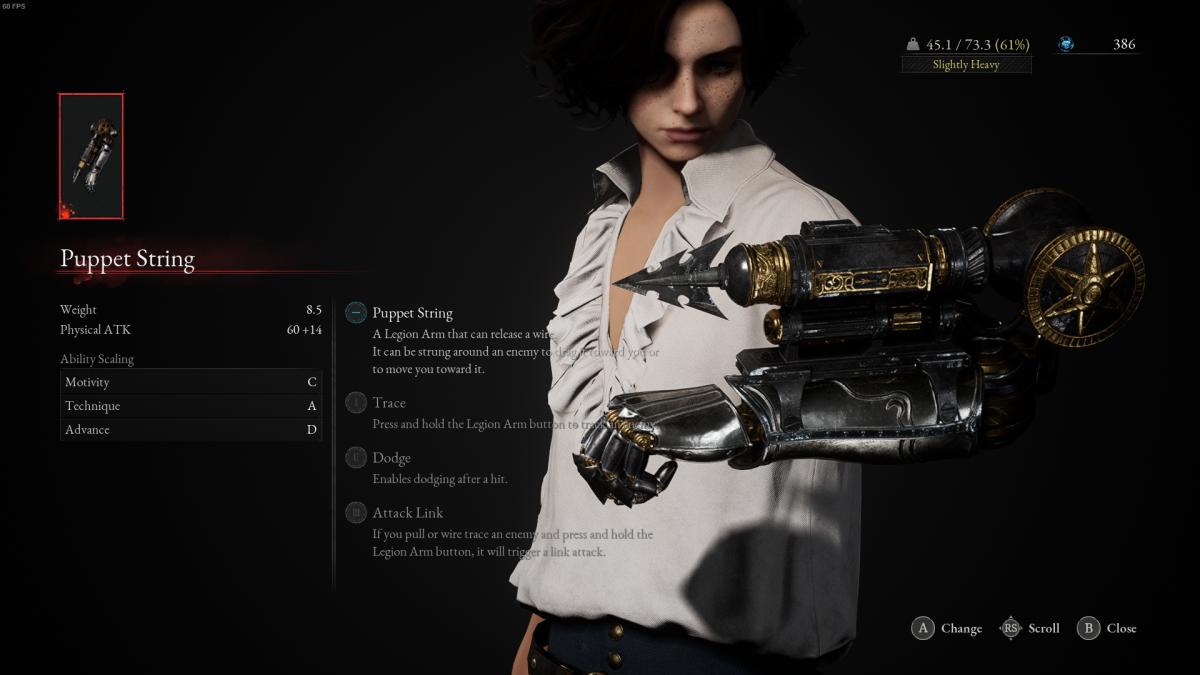
Task: Click the Change button
Action: (x=946, y=628)
